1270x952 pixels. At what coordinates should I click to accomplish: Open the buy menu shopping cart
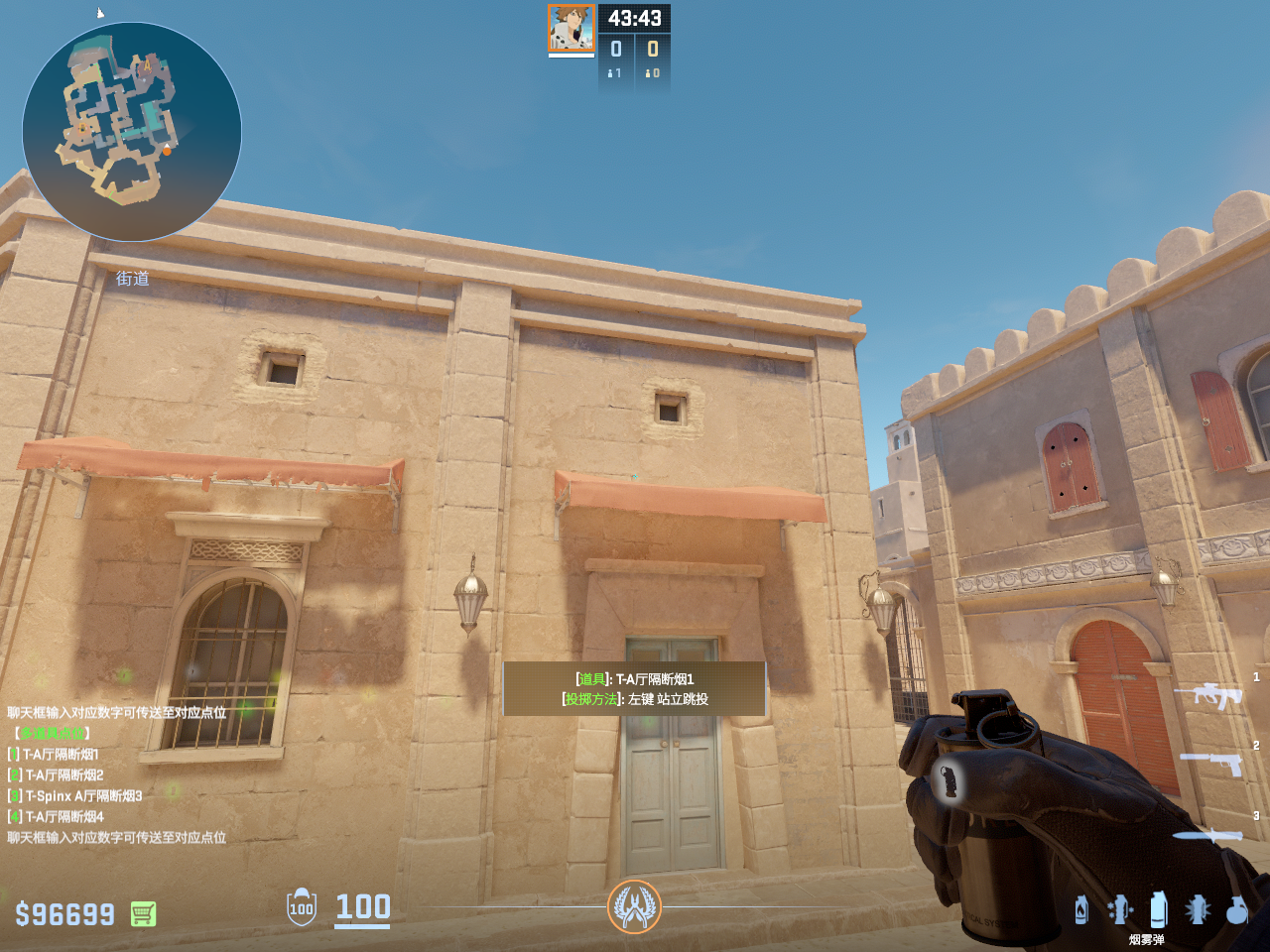pos(143,913)
